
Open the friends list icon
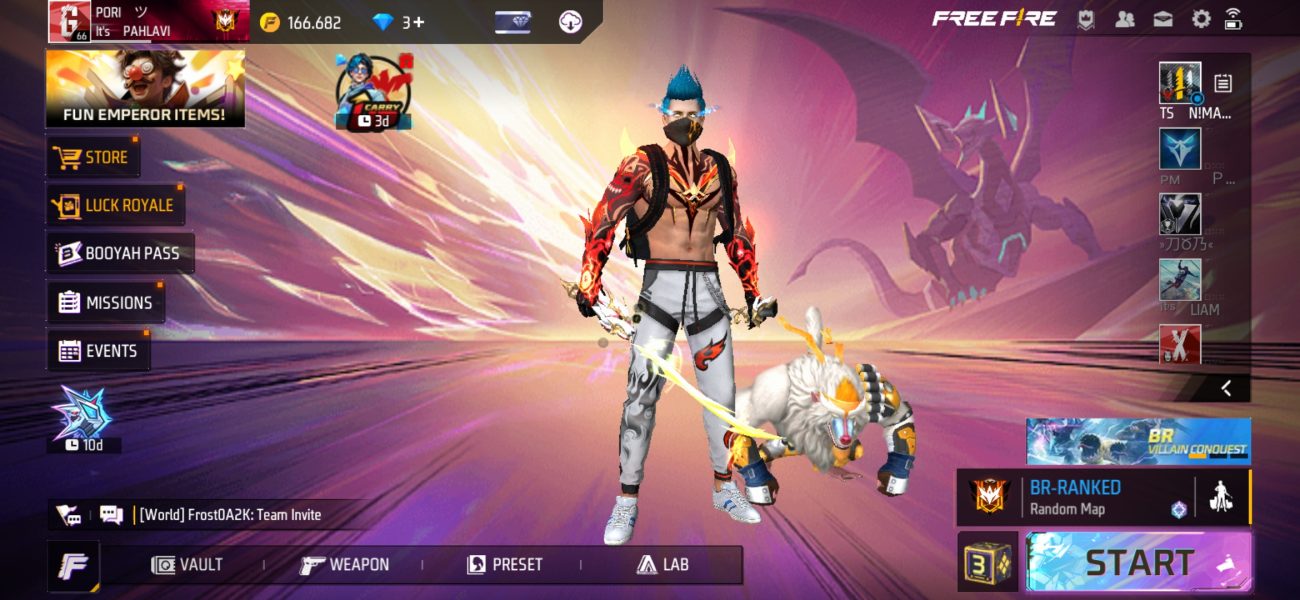click(1124, 19)
